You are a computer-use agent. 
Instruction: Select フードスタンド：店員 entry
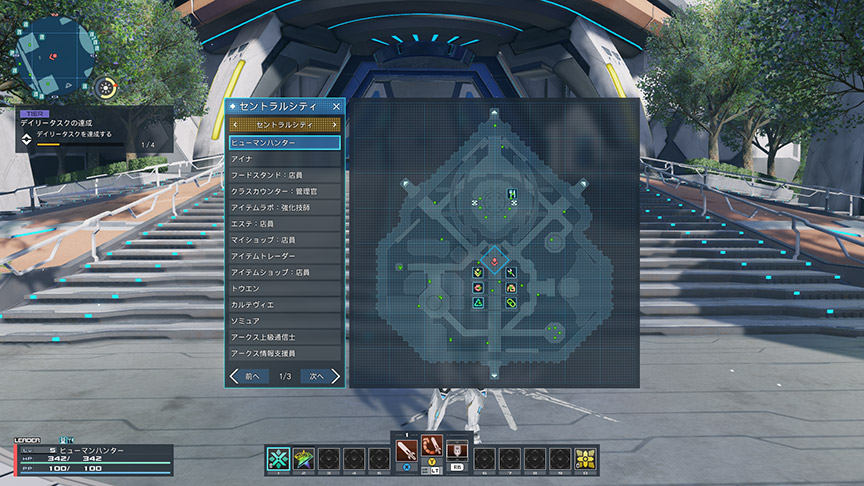coord(284,175)
